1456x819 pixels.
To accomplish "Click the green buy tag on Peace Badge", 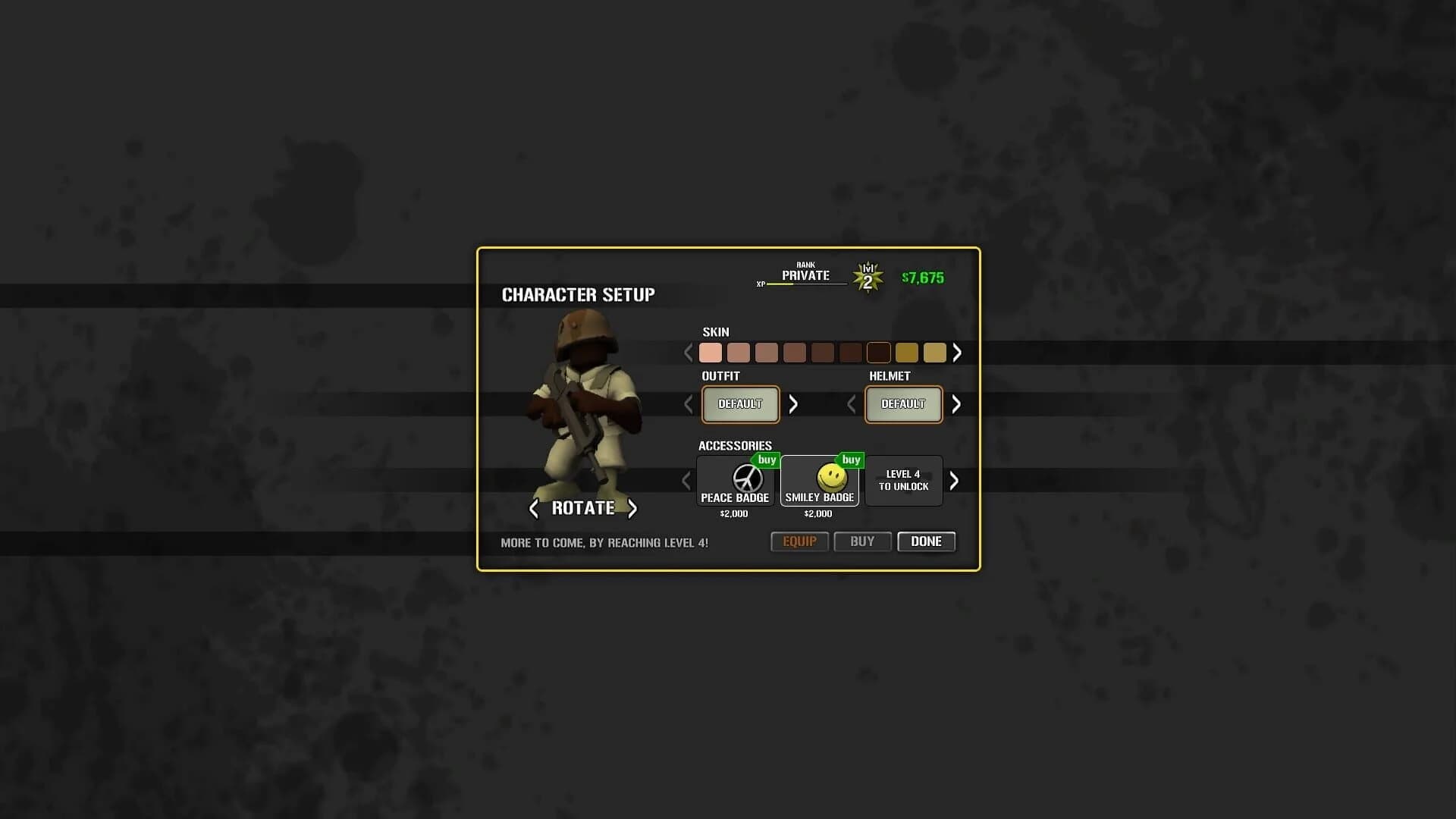I will (x=767, y=460).
